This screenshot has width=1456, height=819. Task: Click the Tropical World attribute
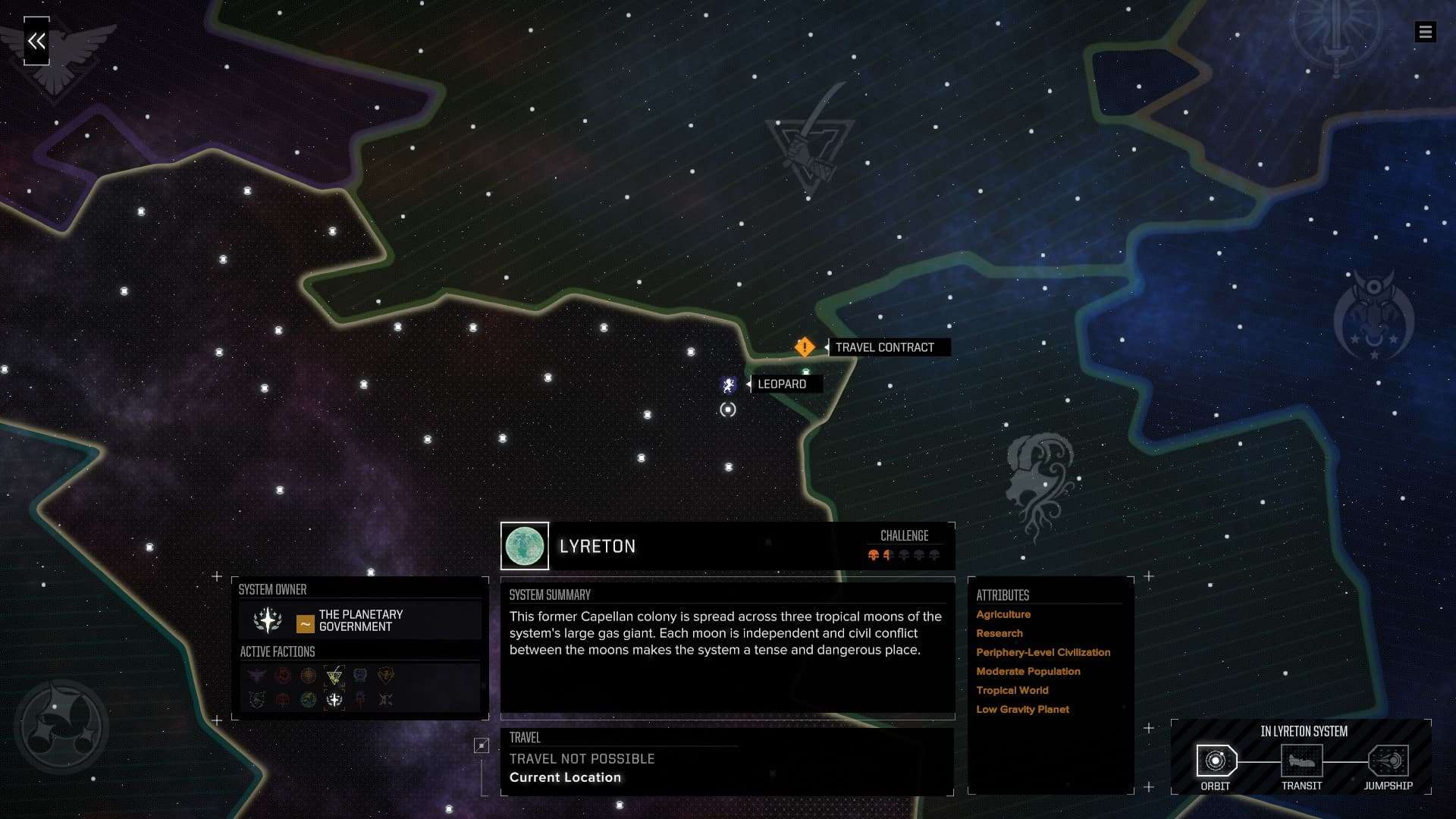click(x=1012, y=690)
